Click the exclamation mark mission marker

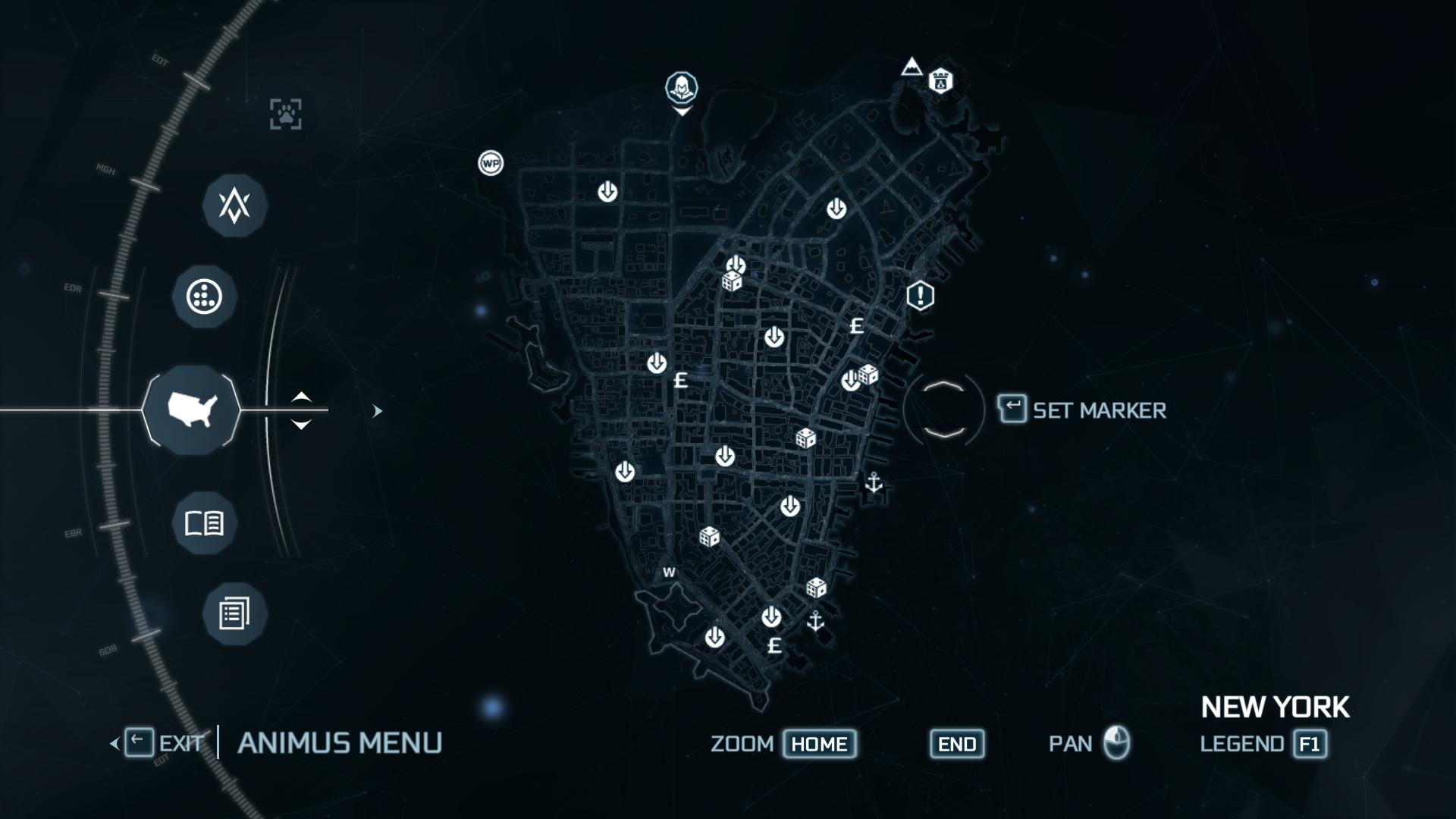coord(920,295)
